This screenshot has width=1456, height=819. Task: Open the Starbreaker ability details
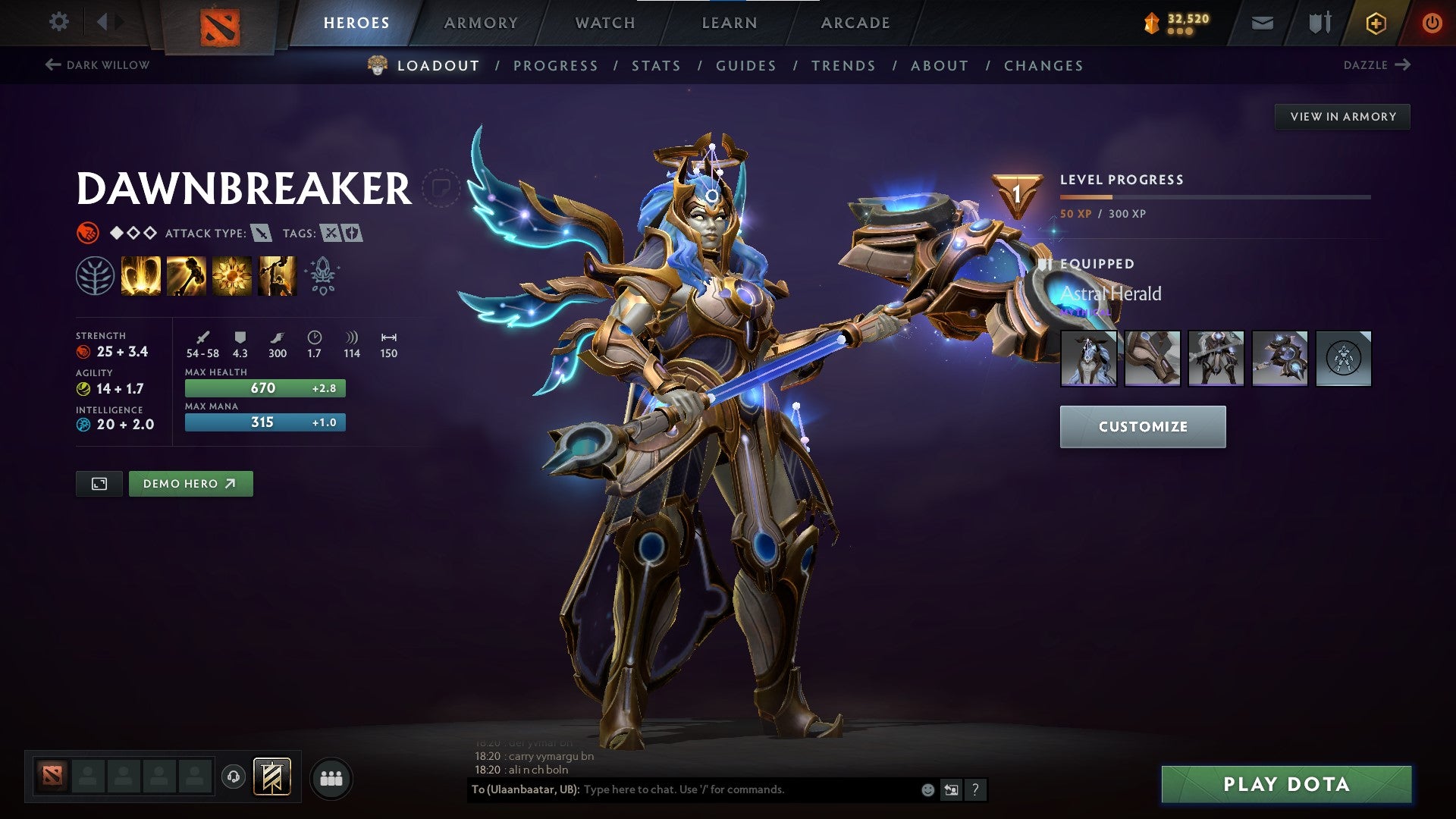tap(141, 275)
